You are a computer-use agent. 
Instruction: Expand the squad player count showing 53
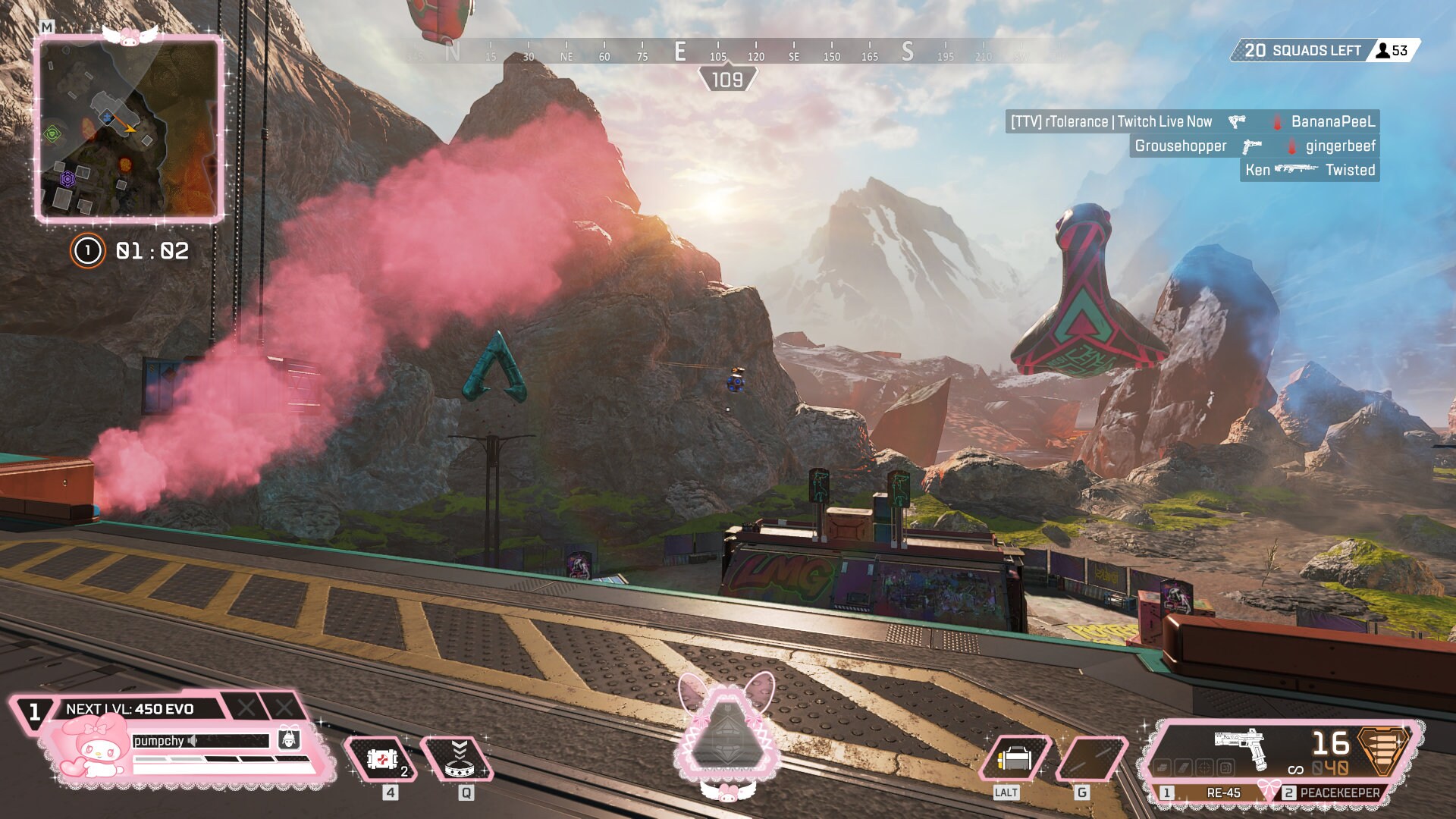pos(1394,51)
